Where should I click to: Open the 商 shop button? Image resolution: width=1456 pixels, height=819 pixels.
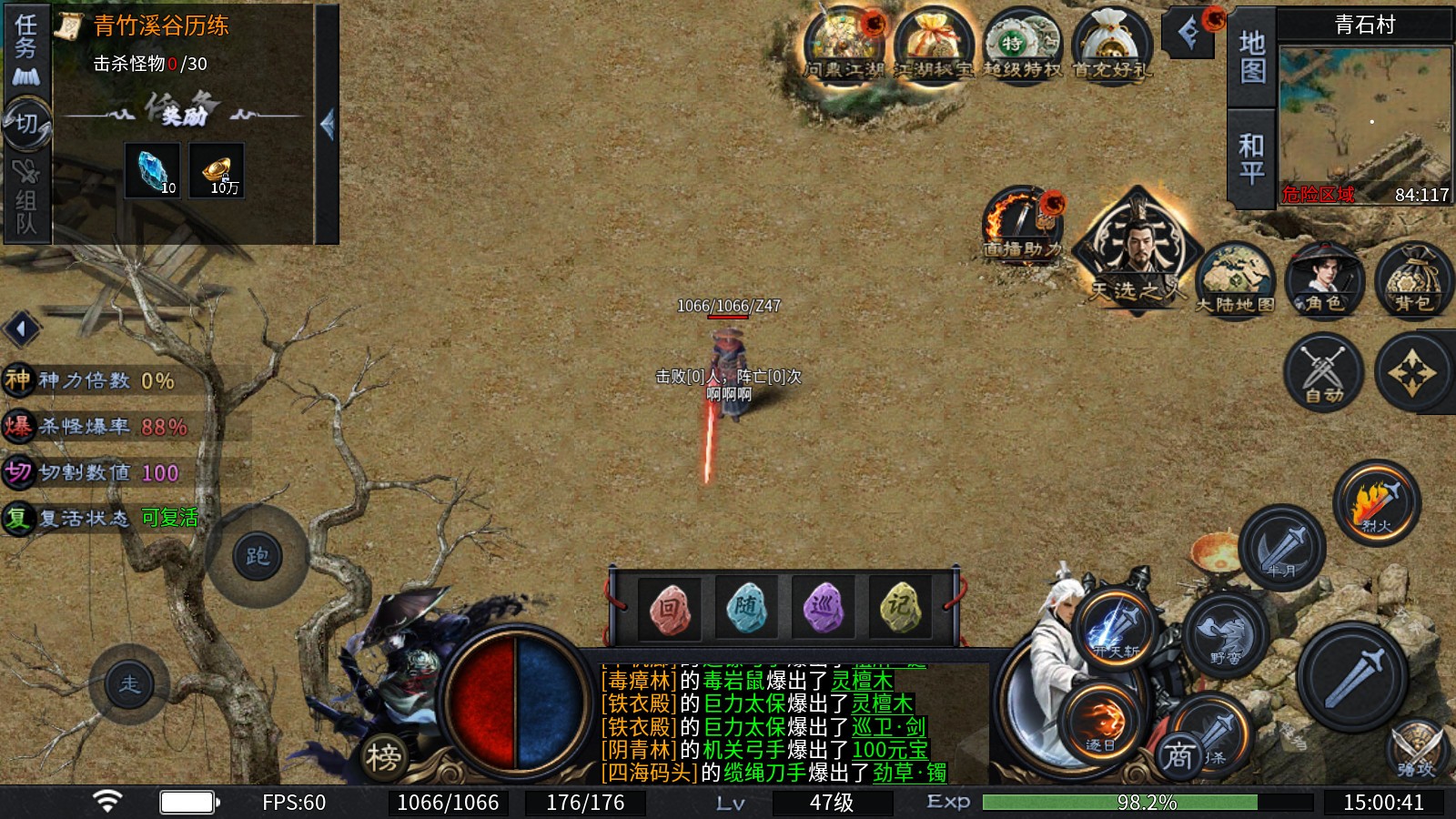click(1179, 754)
